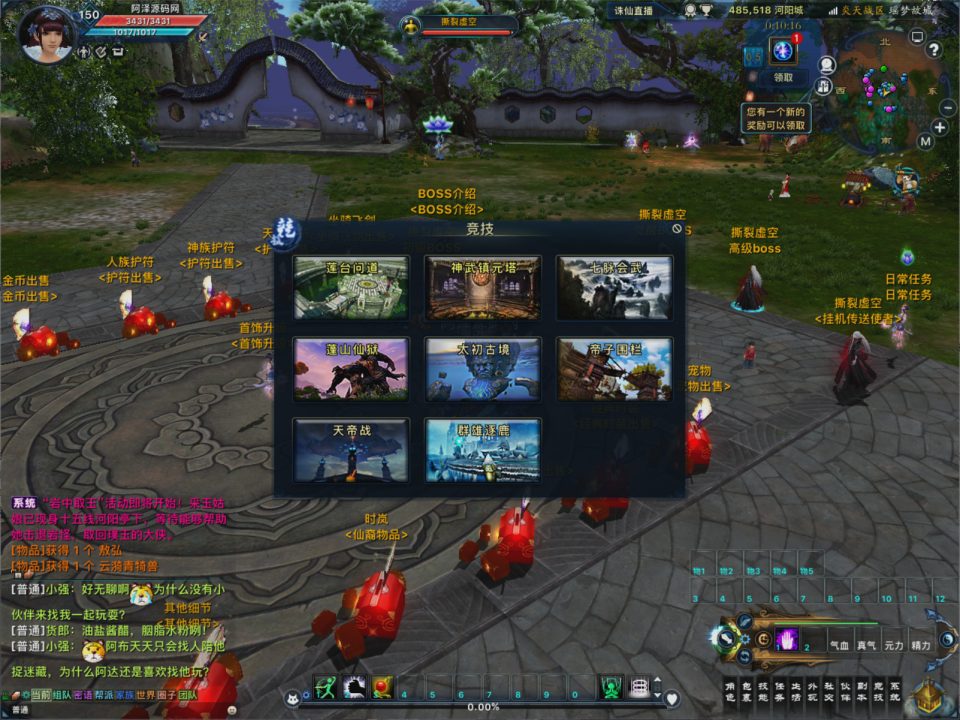The height and width of the screenshot is (720, 960).
Task: Switch chat to the 世界 channel tab
Action: point(145,694)
